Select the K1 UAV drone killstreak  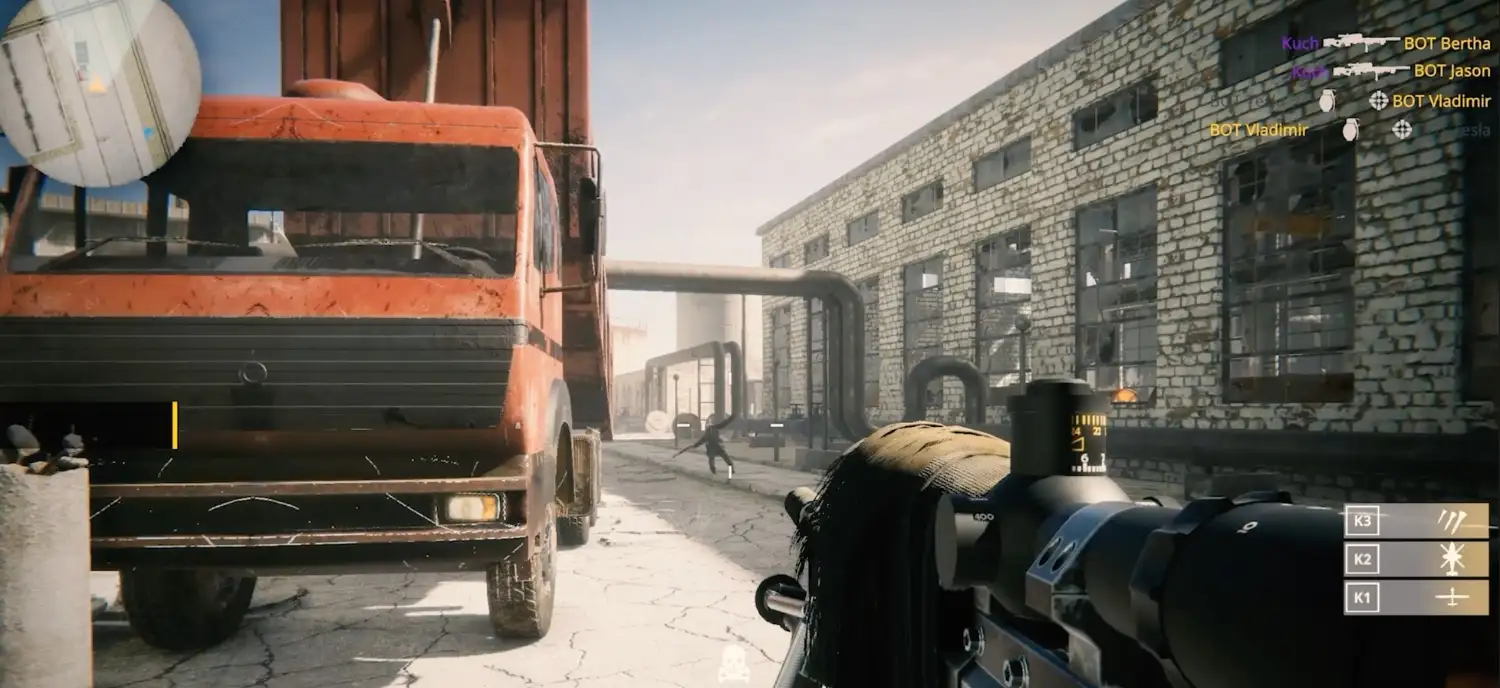click(1416, 597)
